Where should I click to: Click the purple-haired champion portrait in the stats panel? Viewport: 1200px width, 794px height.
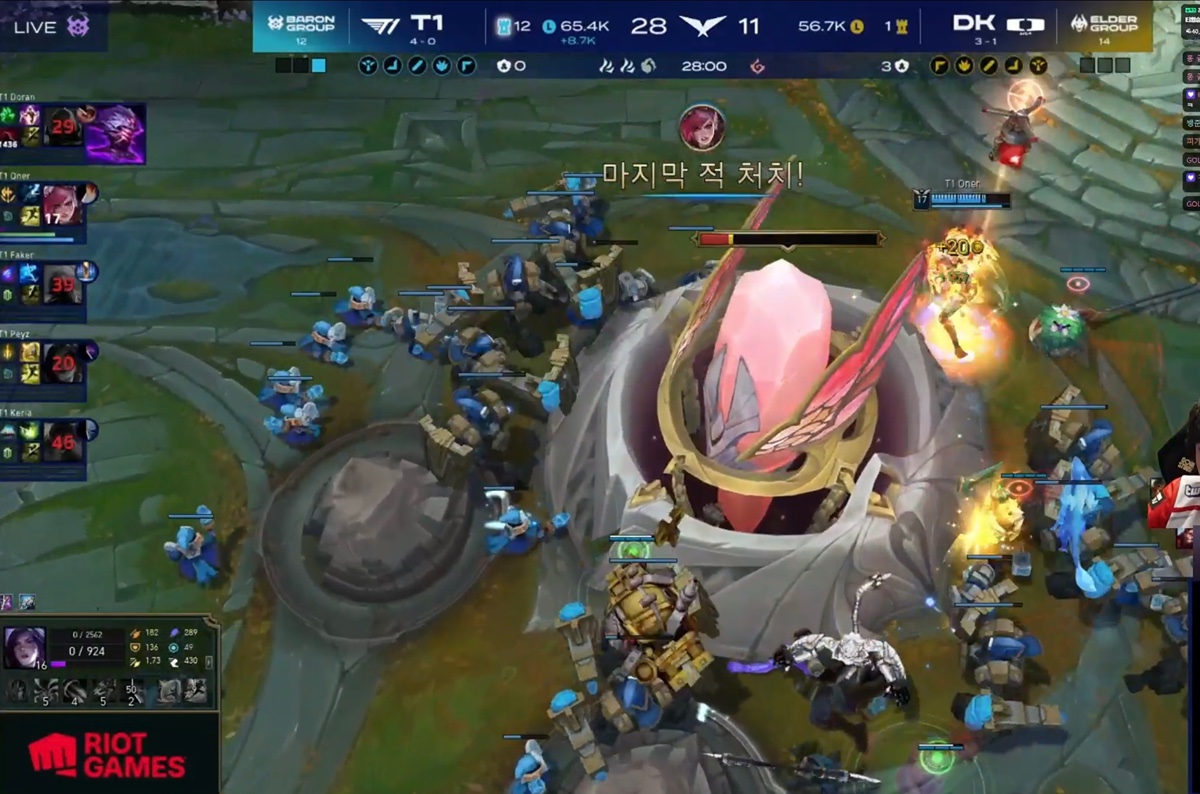tap(23, 648)
